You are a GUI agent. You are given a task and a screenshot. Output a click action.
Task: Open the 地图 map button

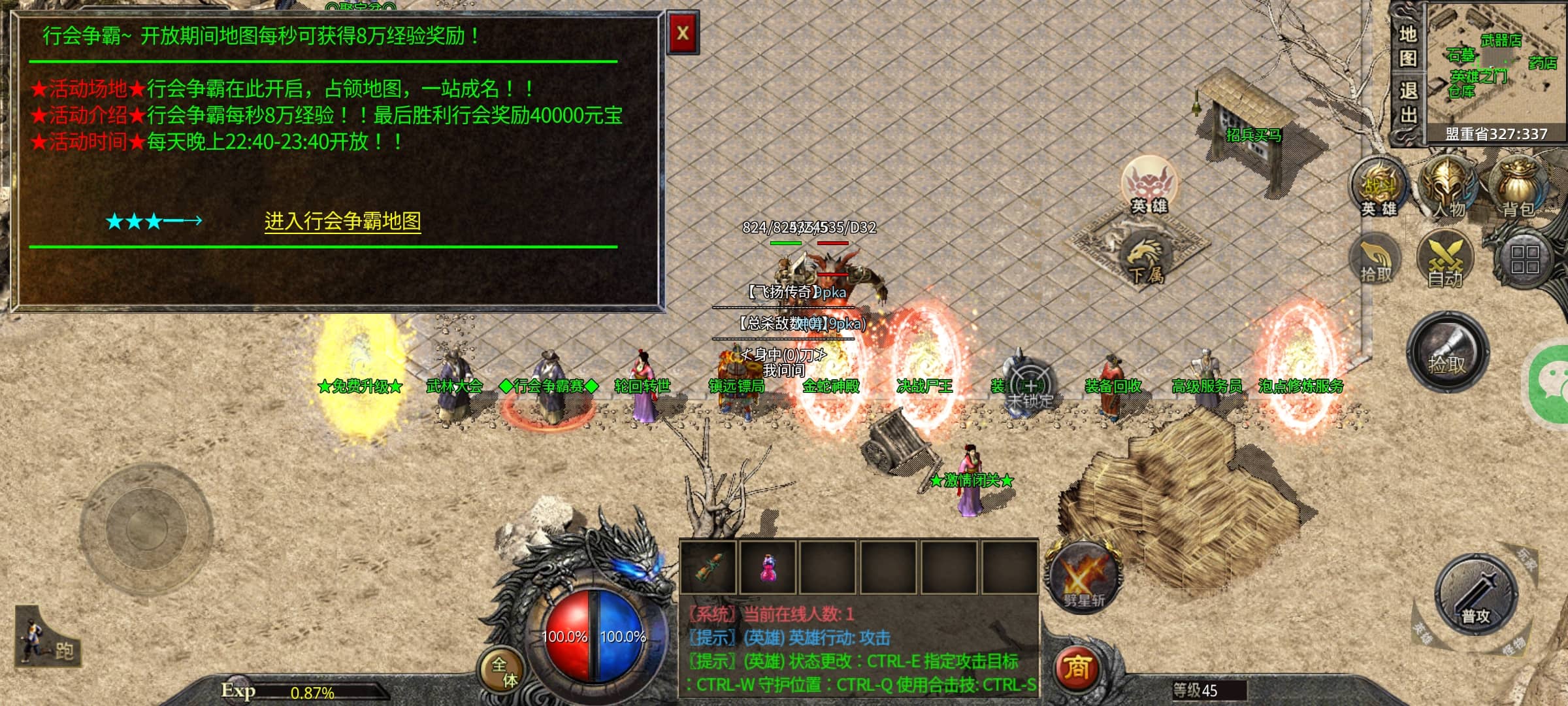pos(1407,46)
